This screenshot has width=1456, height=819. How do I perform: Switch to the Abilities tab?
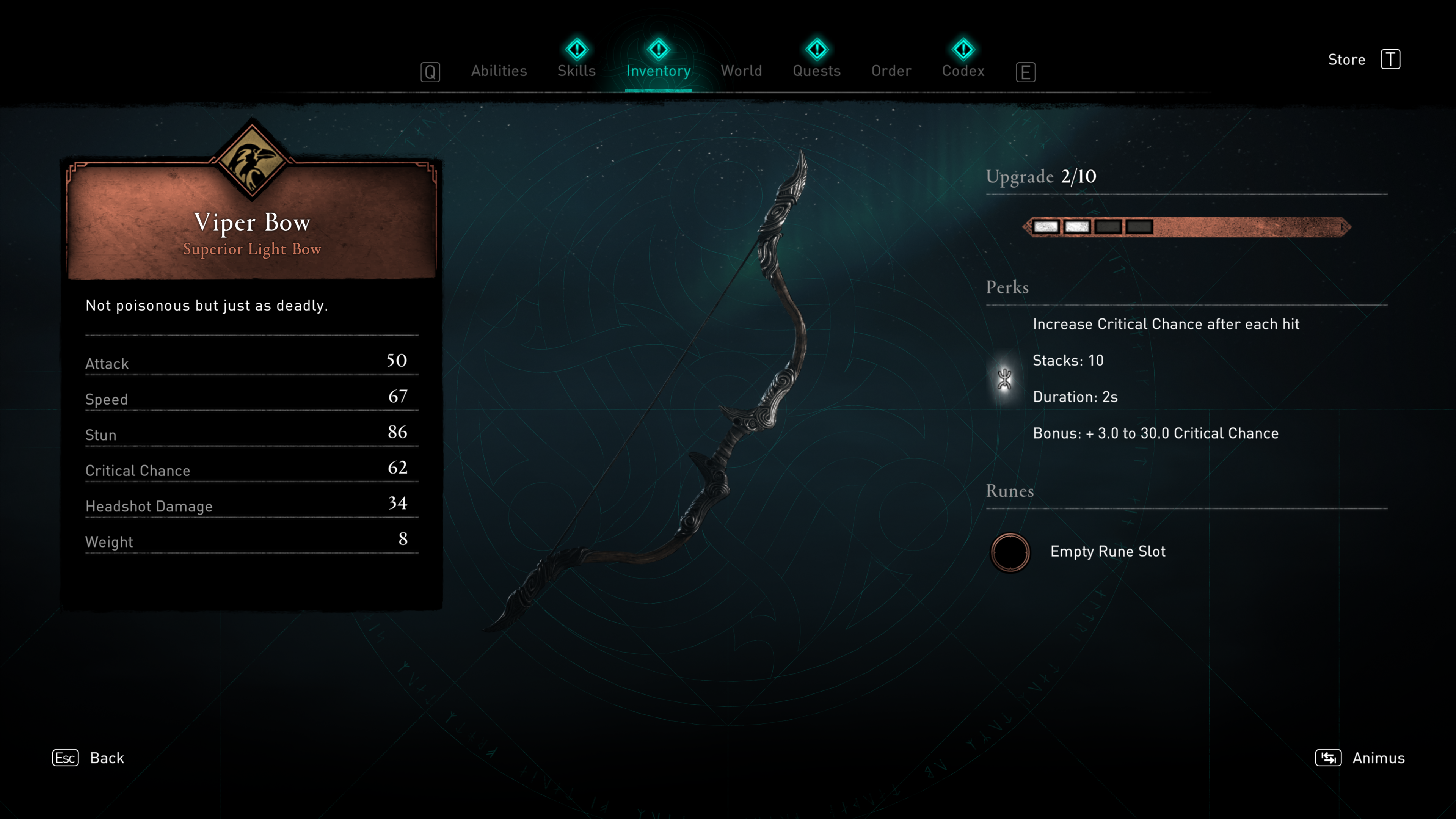[x=499, y=71]
